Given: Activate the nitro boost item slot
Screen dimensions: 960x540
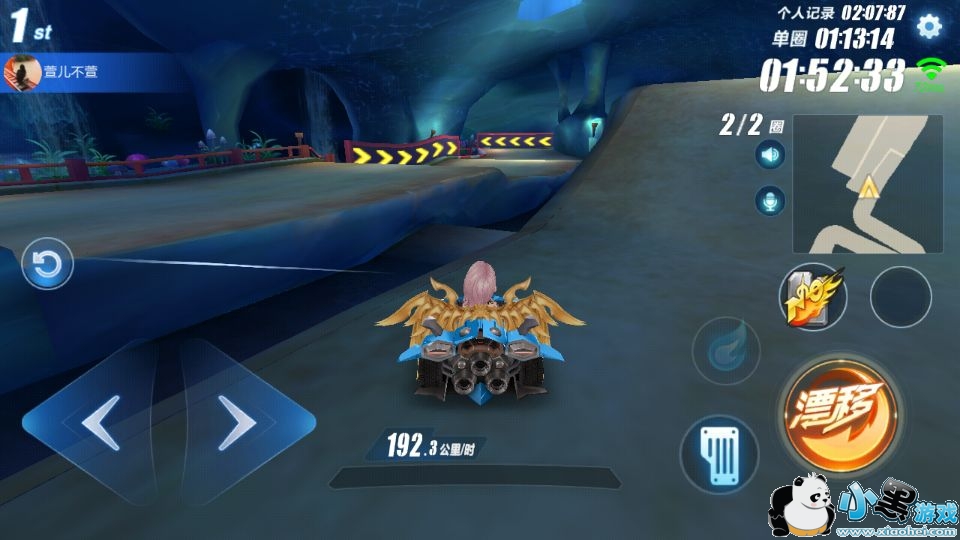Looking at the screenshot, I should coord(813,297).
